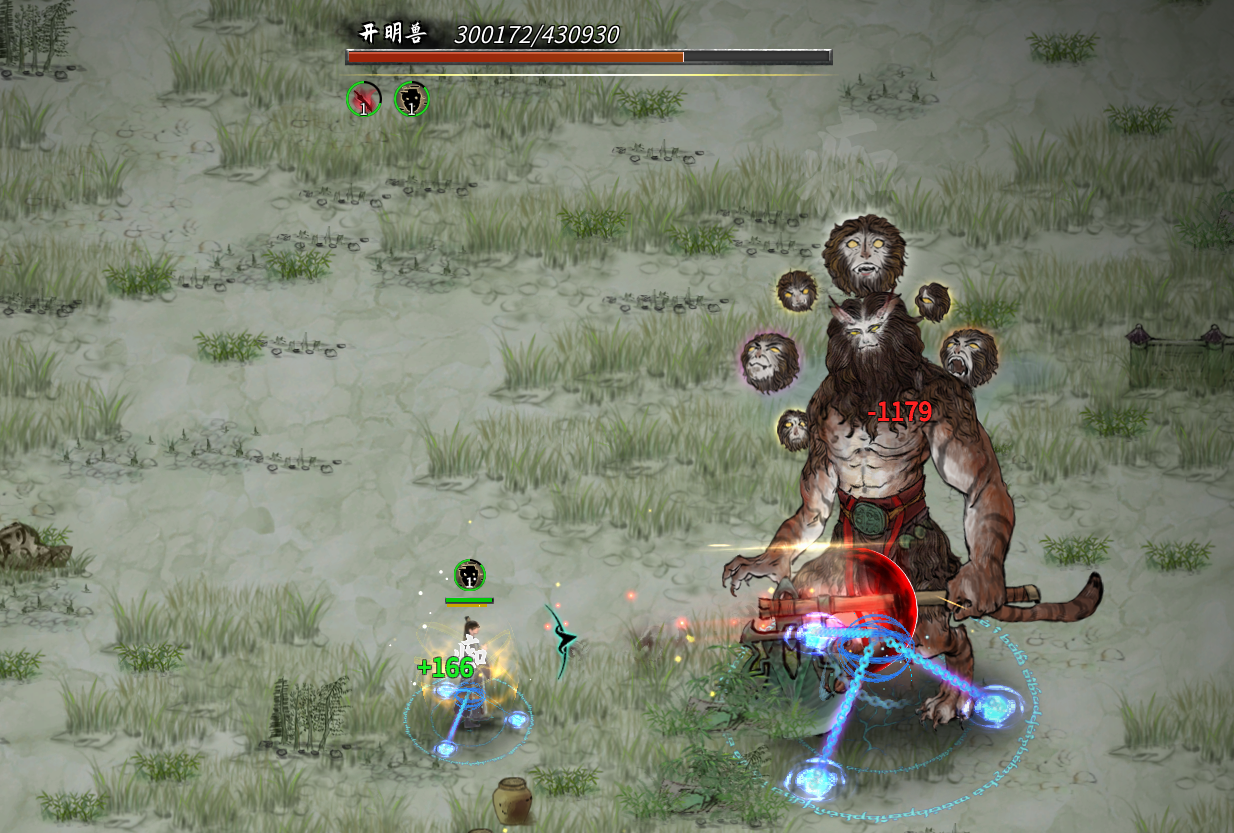Inspect the red flame status icon
The image size is (1234, 833).
point(364,99)
